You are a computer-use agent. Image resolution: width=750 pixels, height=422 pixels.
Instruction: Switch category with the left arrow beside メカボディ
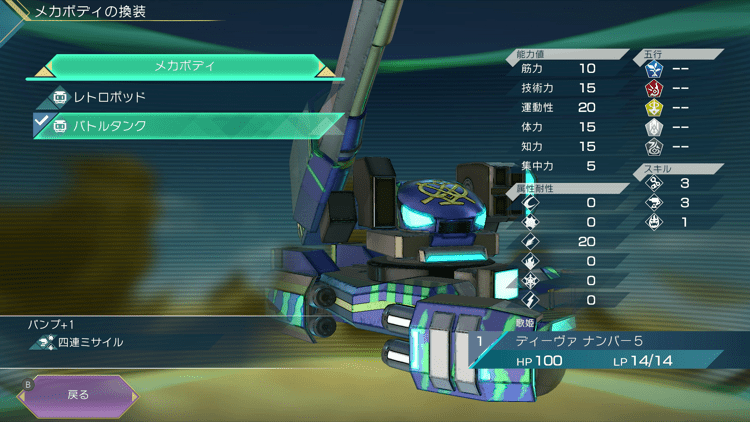[x=46, y=68]
